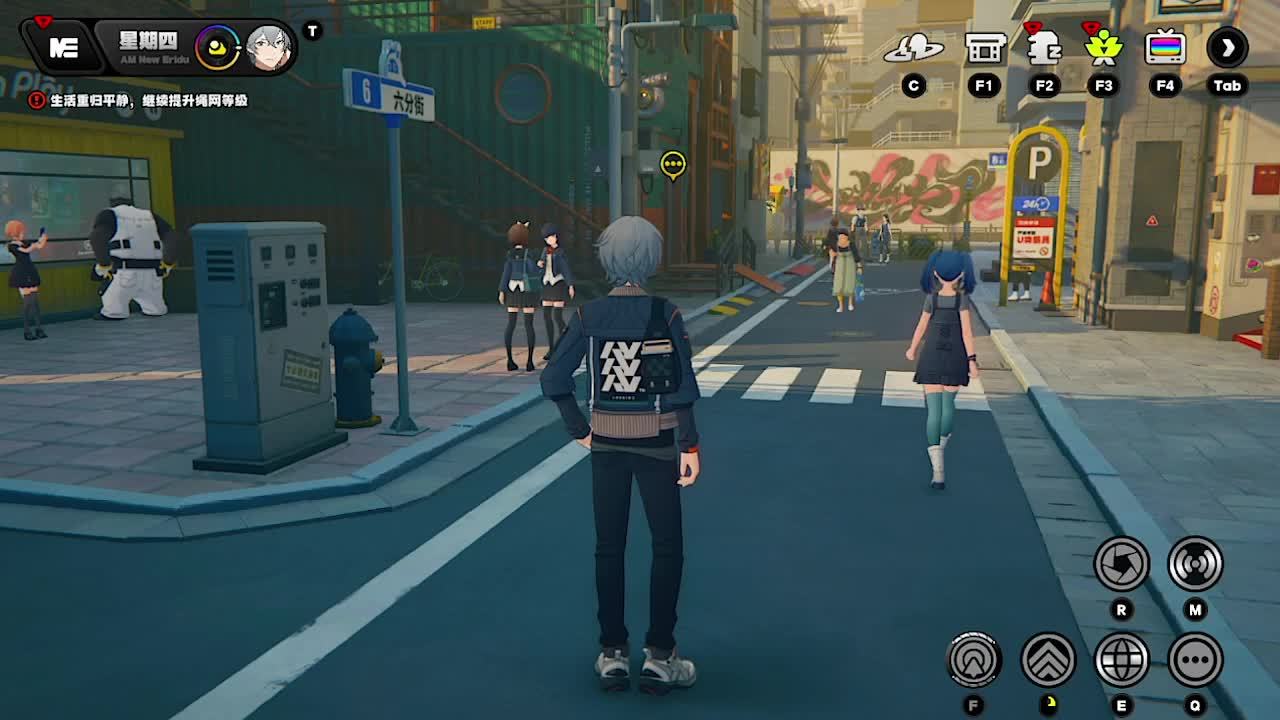This screenshot has height=720, width=1280.
Task: Use the circular arrow button above F
Action: (974, 660)
